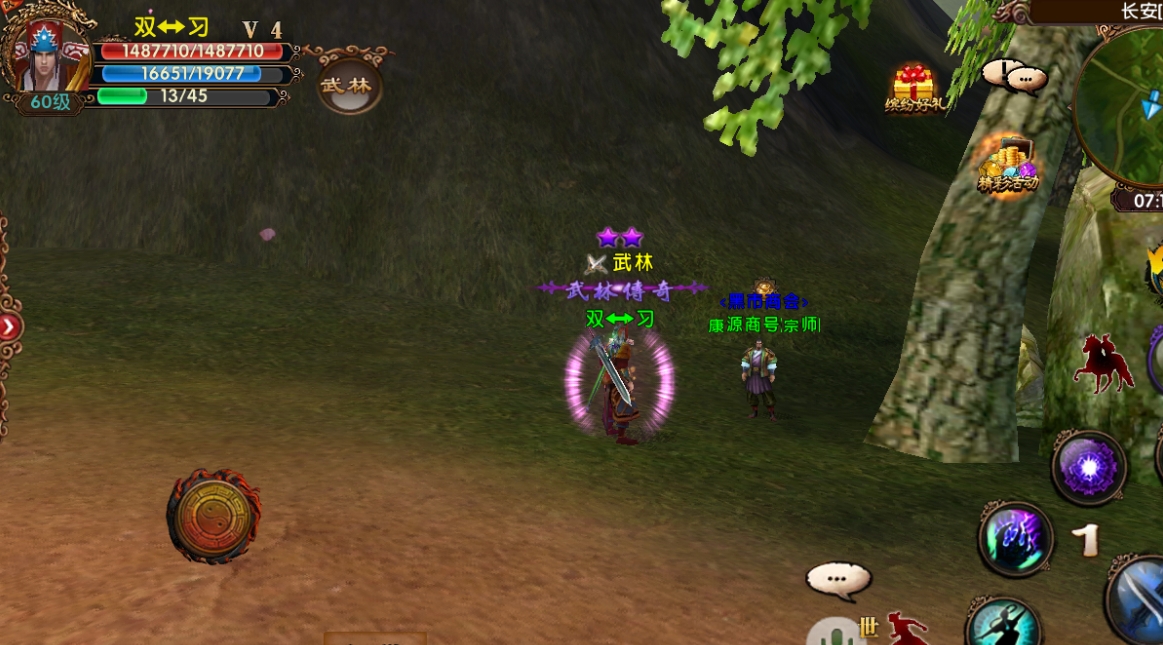Tap the round 武林 button
The width and height of the screenshot is (1163, 645).
coord(346,86)
